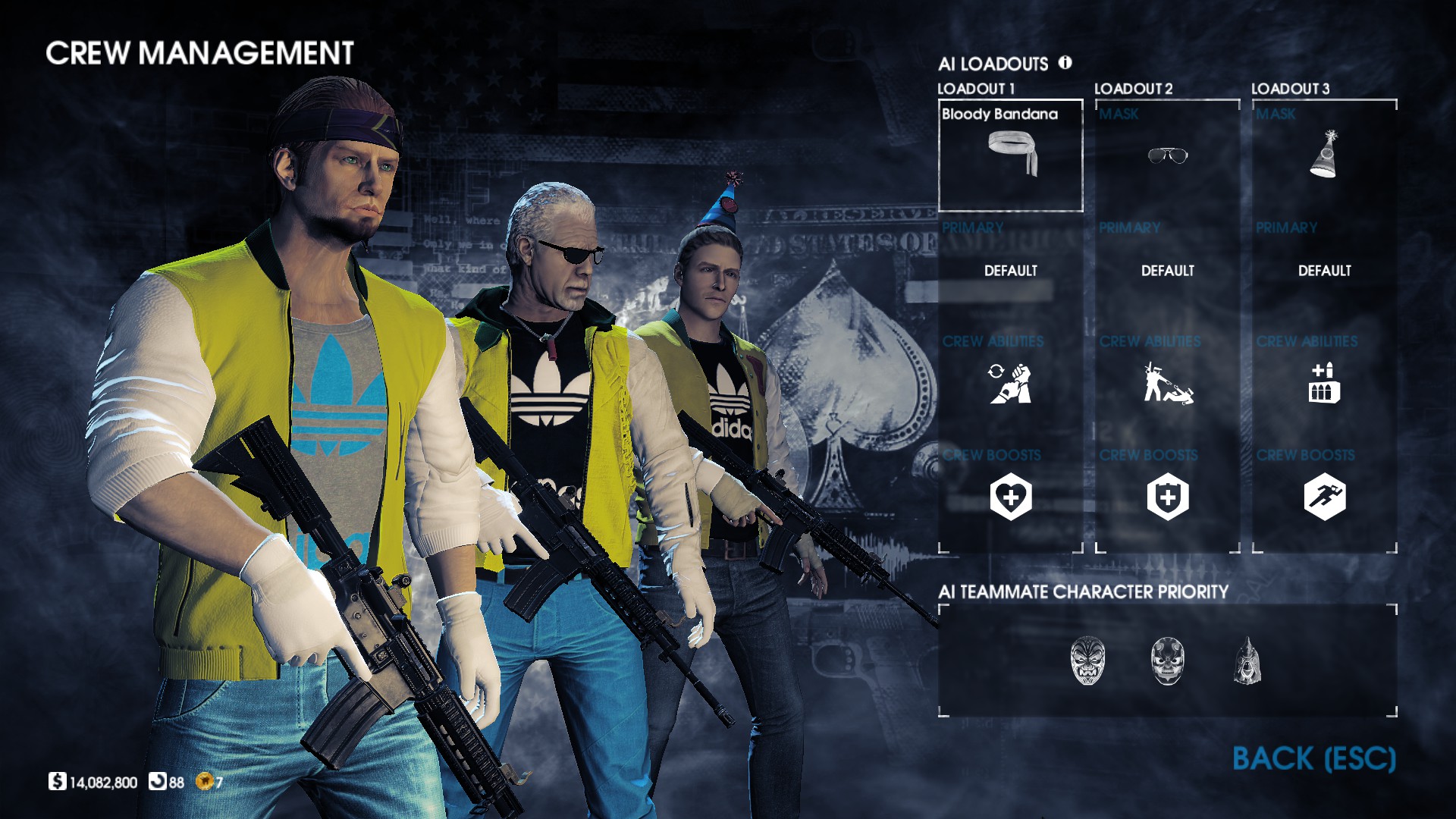1456x819 pixels.
Task: Select the Bloody Bandana mask in Loadout 1
Action: click(1010, 155)
